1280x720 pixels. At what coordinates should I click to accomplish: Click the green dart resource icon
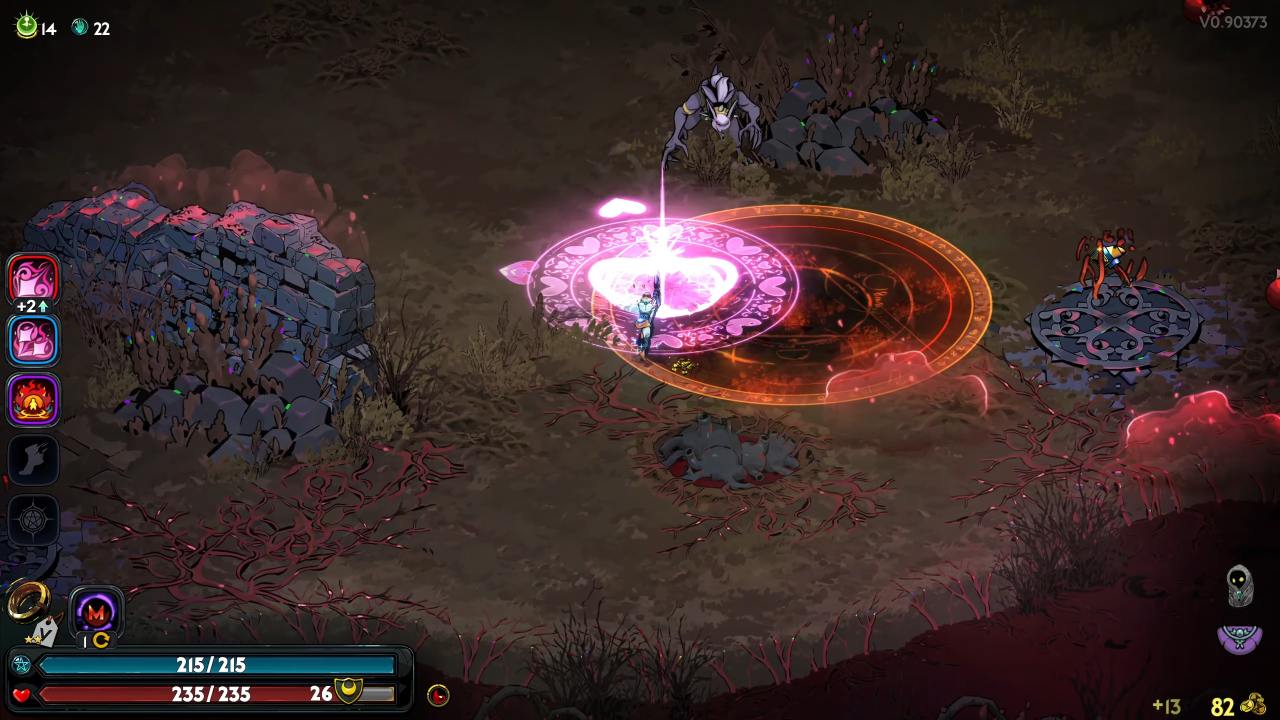26,27
